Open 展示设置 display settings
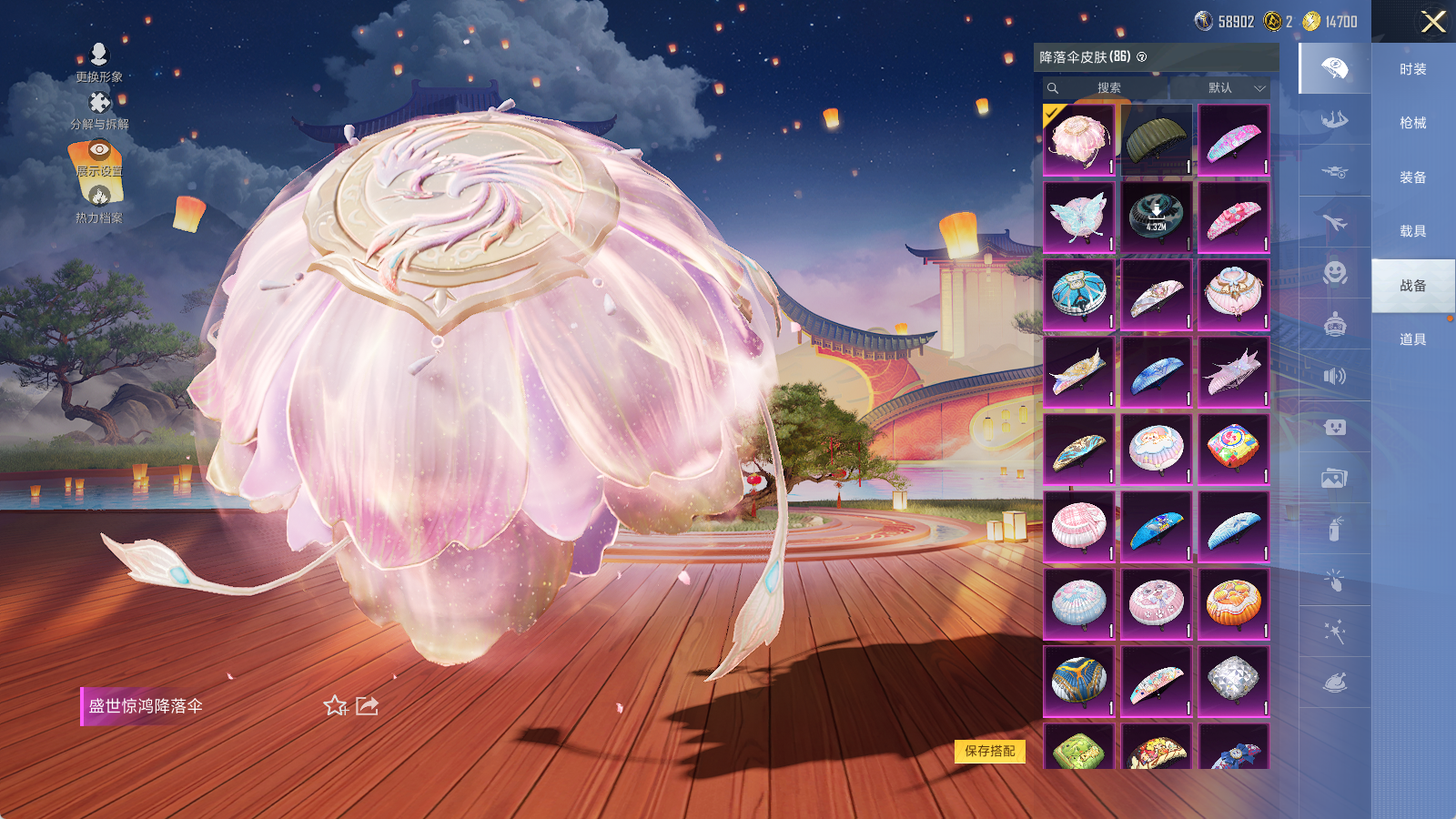1456x819 pixels. [x=99, y=157]
